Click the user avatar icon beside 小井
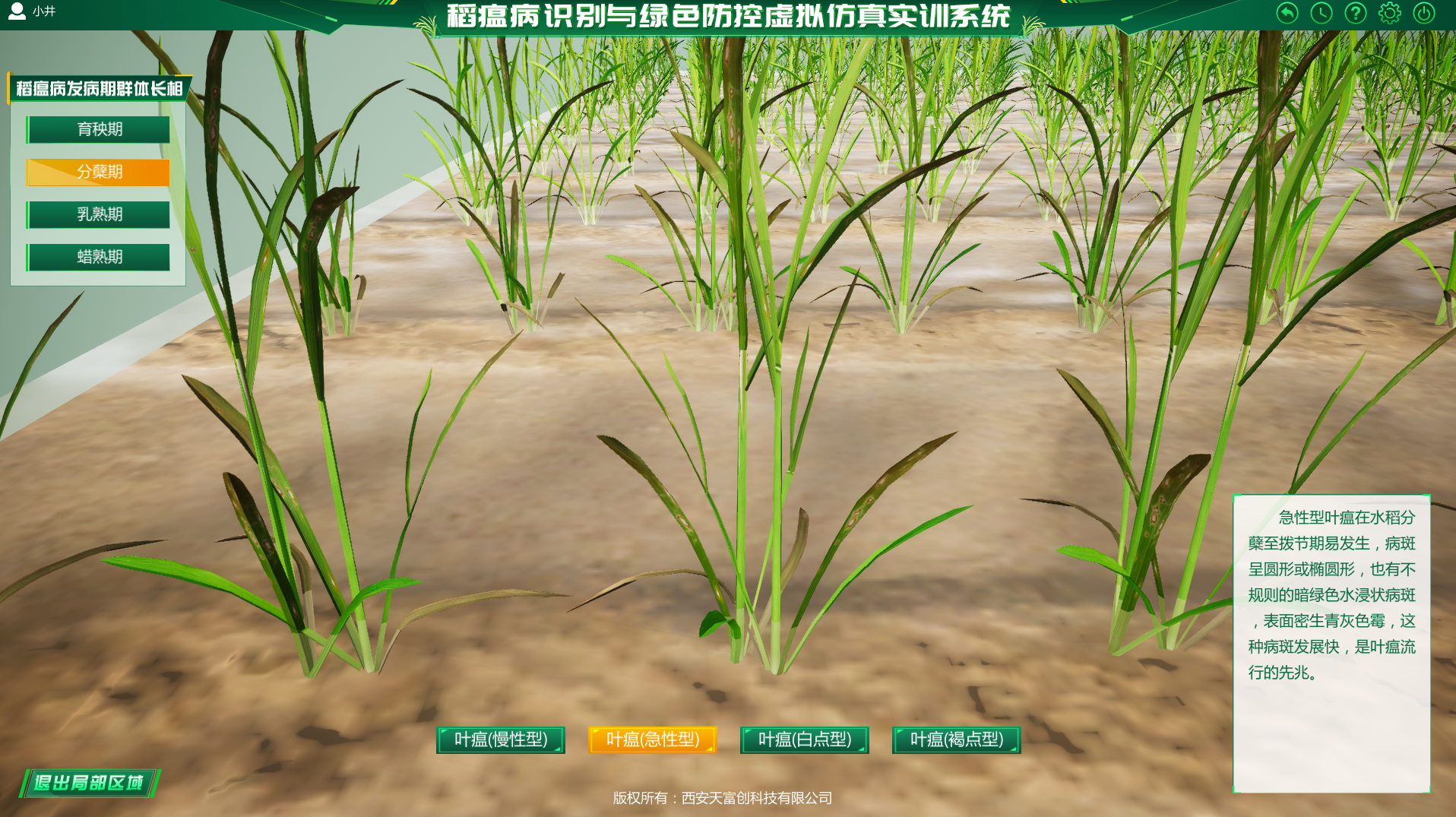This screenshot has height=817, width=1456. [17, 11]
